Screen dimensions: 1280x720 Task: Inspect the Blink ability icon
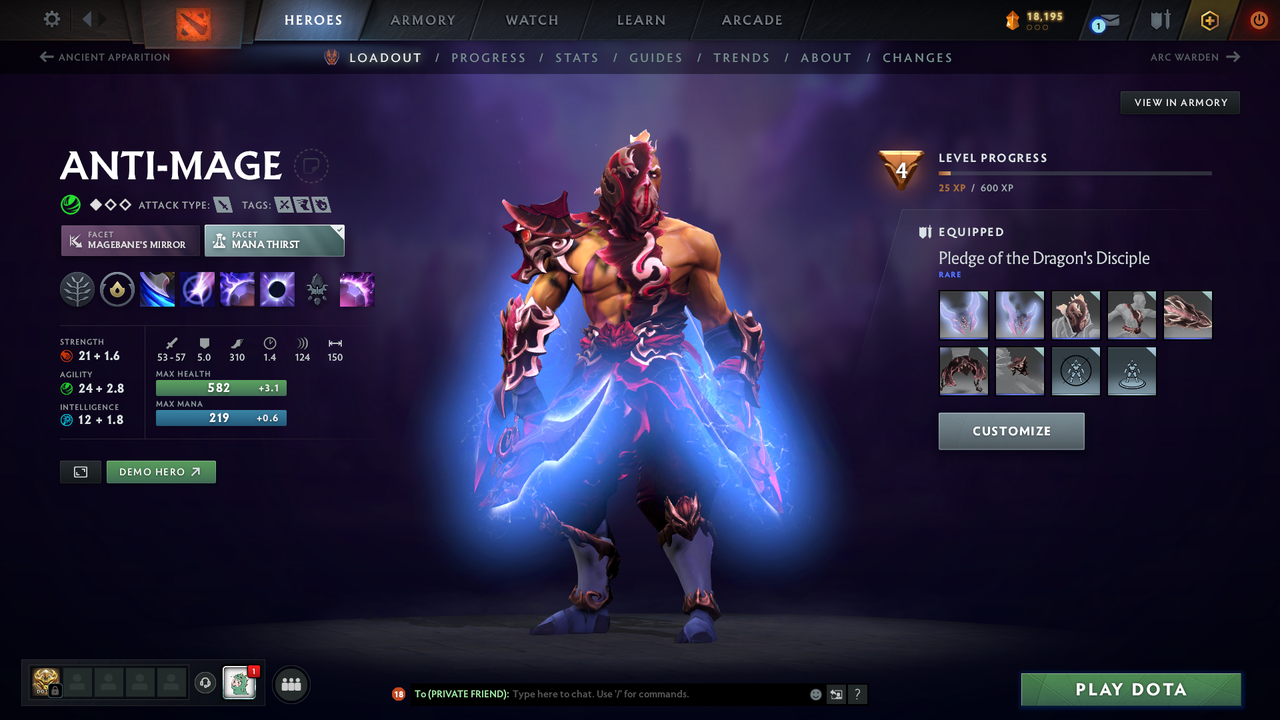pyautogui.click(x=197, y=289)
